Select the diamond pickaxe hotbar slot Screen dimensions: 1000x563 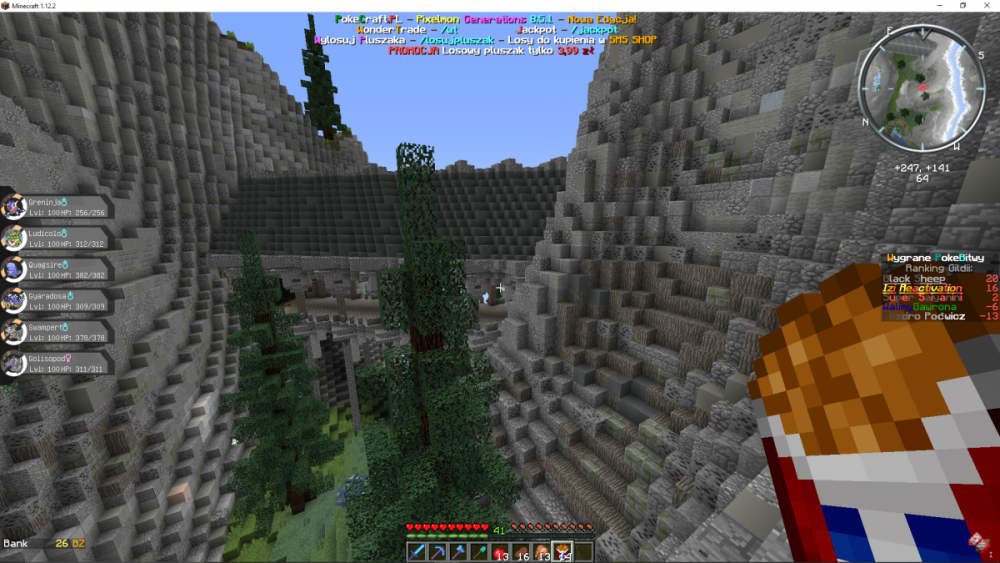(x=435, y=551)
